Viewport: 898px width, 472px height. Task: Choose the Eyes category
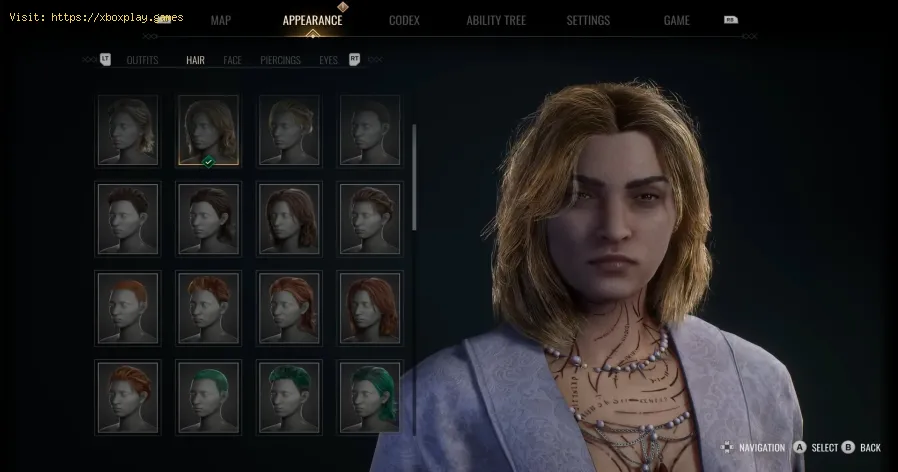328,60
